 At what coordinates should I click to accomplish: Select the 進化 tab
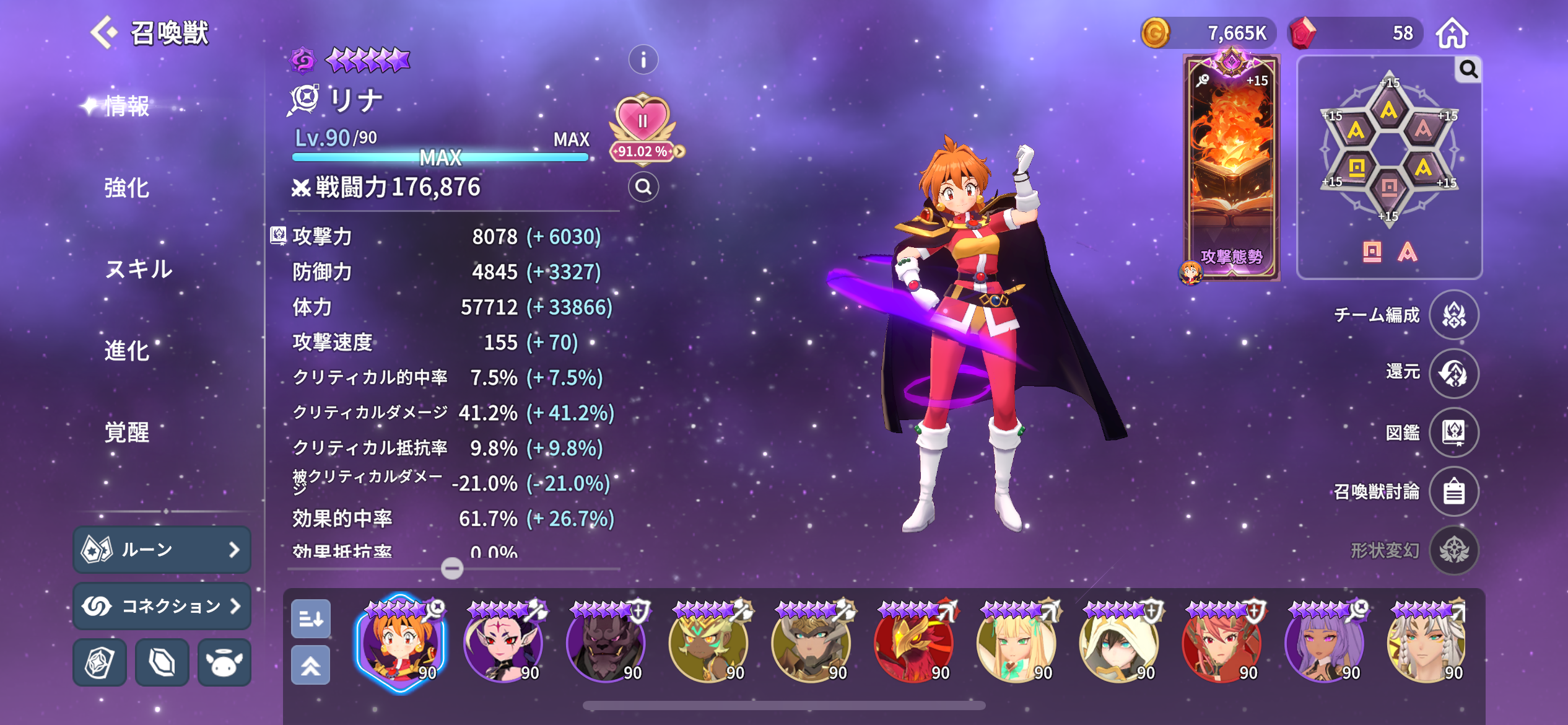coord(126,351)
